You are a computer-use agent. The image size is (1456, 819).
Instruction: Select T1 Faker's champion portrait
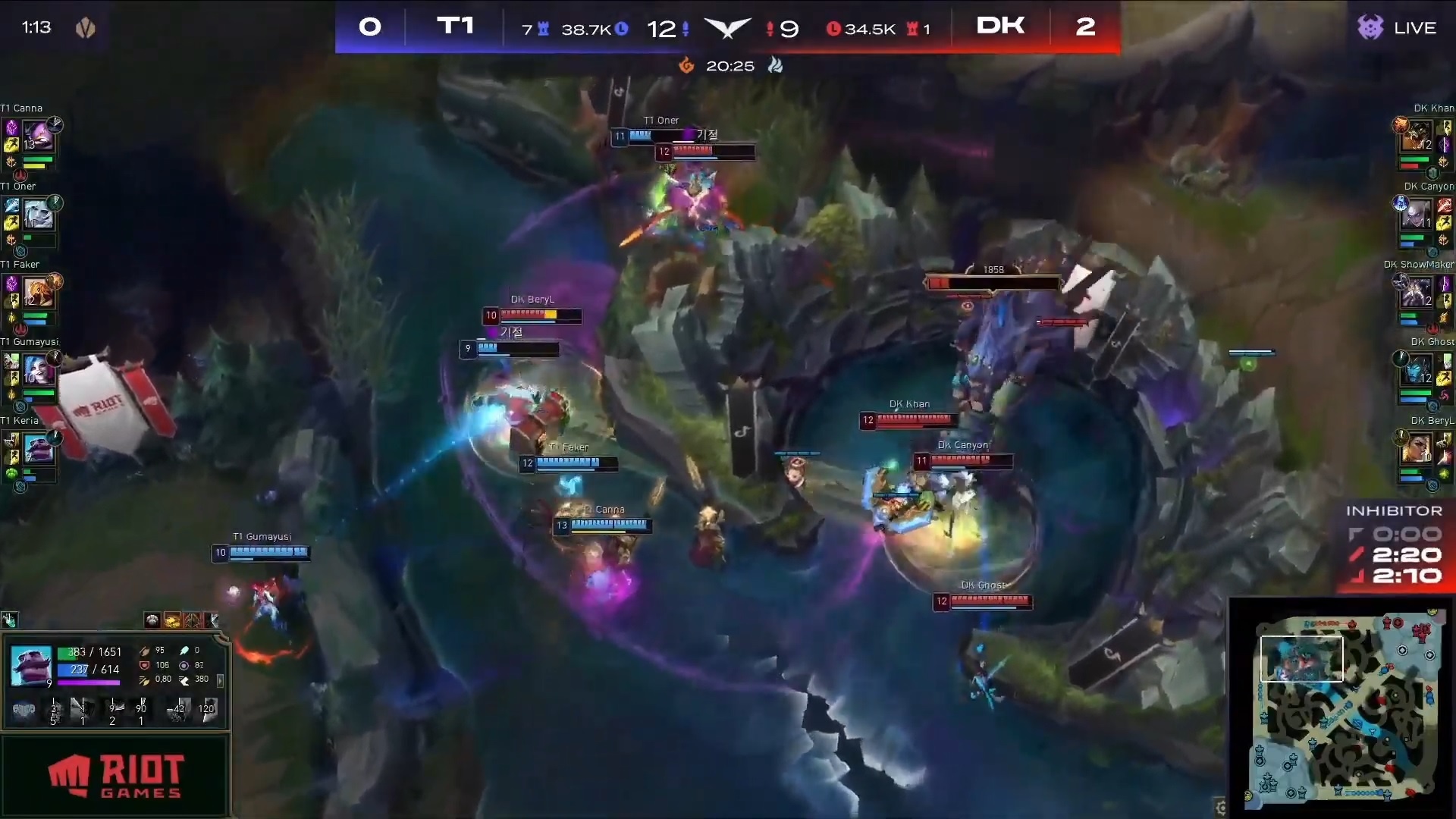[37, 293]
